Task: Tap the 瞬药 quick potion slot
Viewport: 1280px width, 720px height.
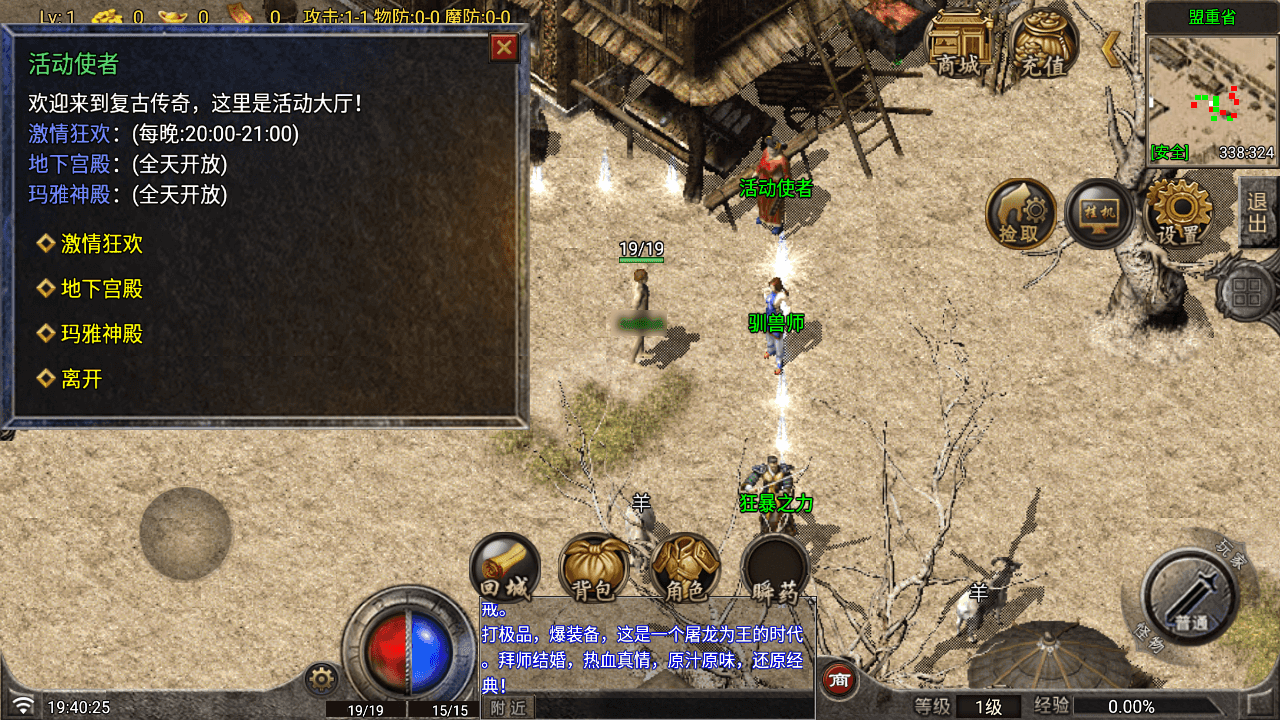Action: point(774,568)
